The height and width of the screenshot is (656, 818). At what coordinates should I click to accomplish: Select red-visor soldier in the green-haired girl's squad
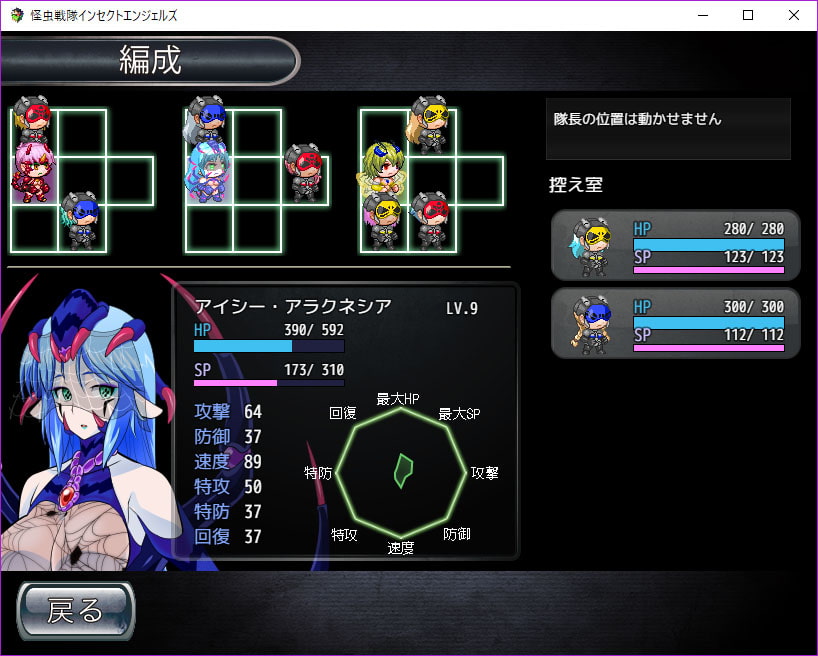click(x=430, y=218)
